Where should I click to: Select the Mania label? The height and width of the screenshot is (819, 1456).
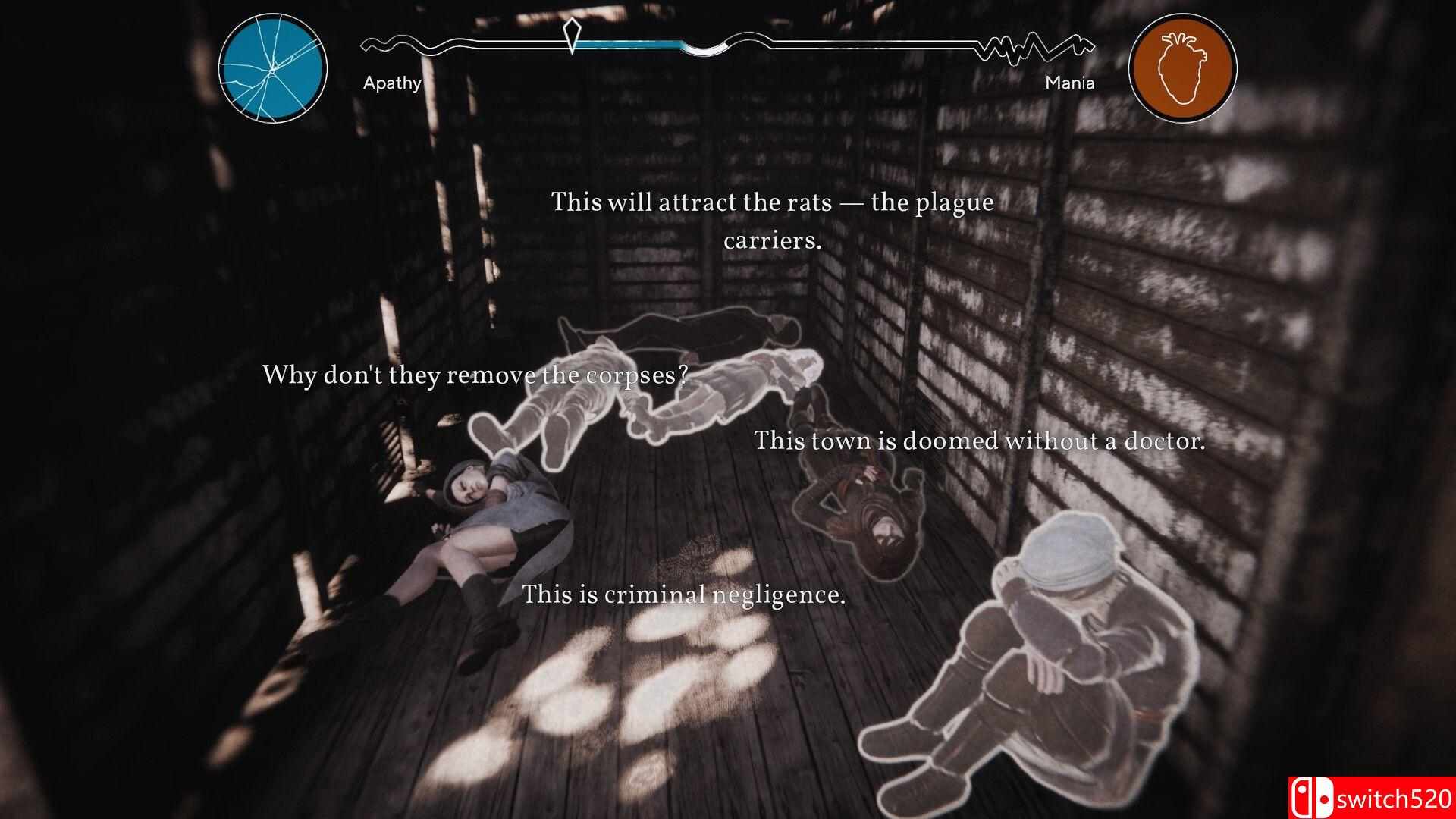pos(1069,83)
